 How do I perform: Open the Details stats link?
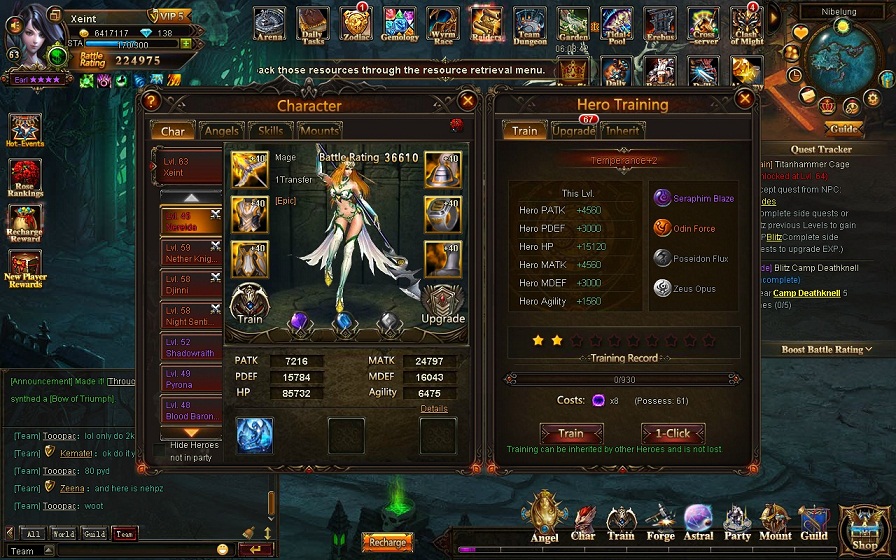pyautogui.click(x=434, y=409)
